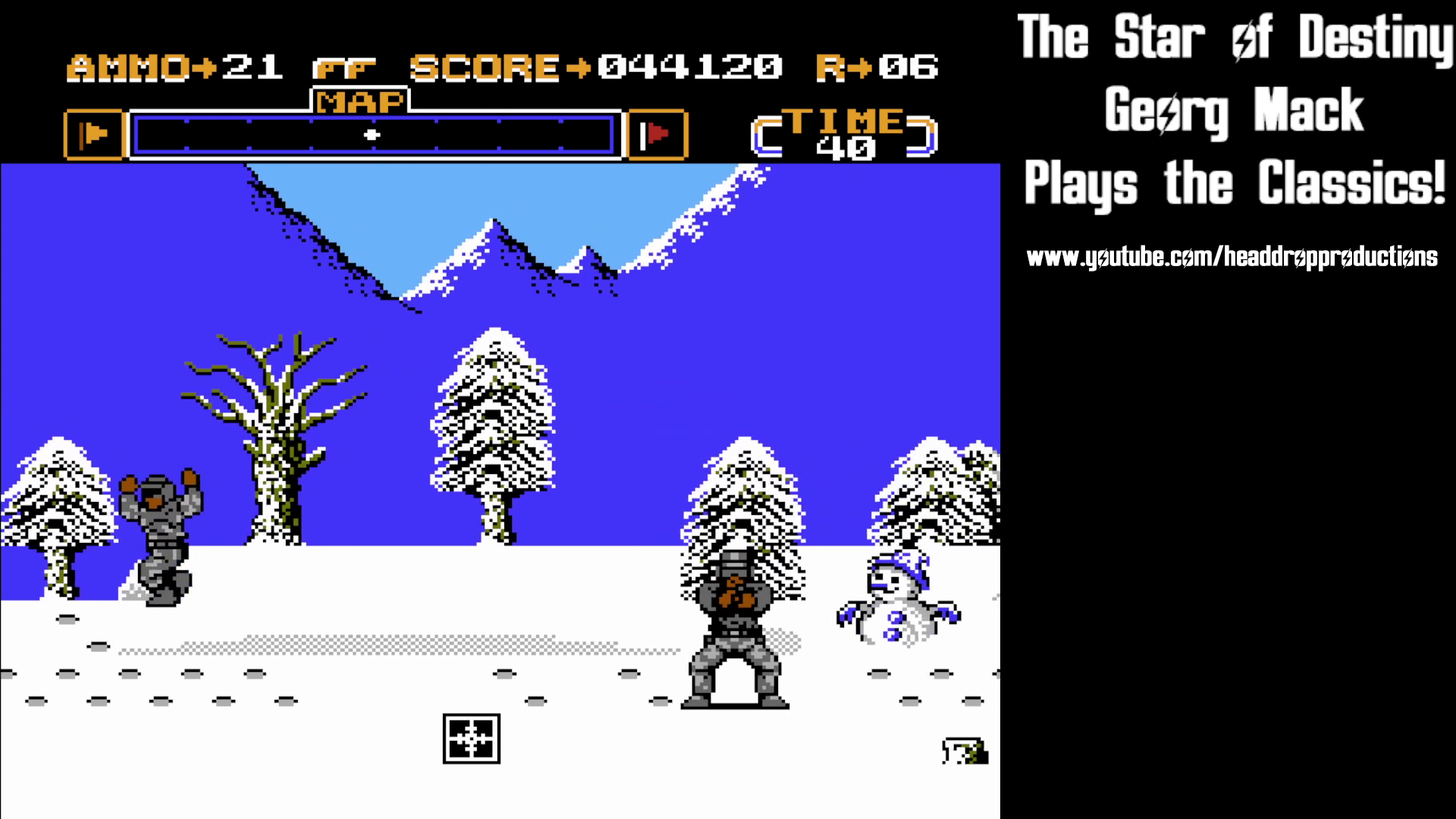
Task: Open the headdropproductions YouTube link
Action: pos(1232,256)
